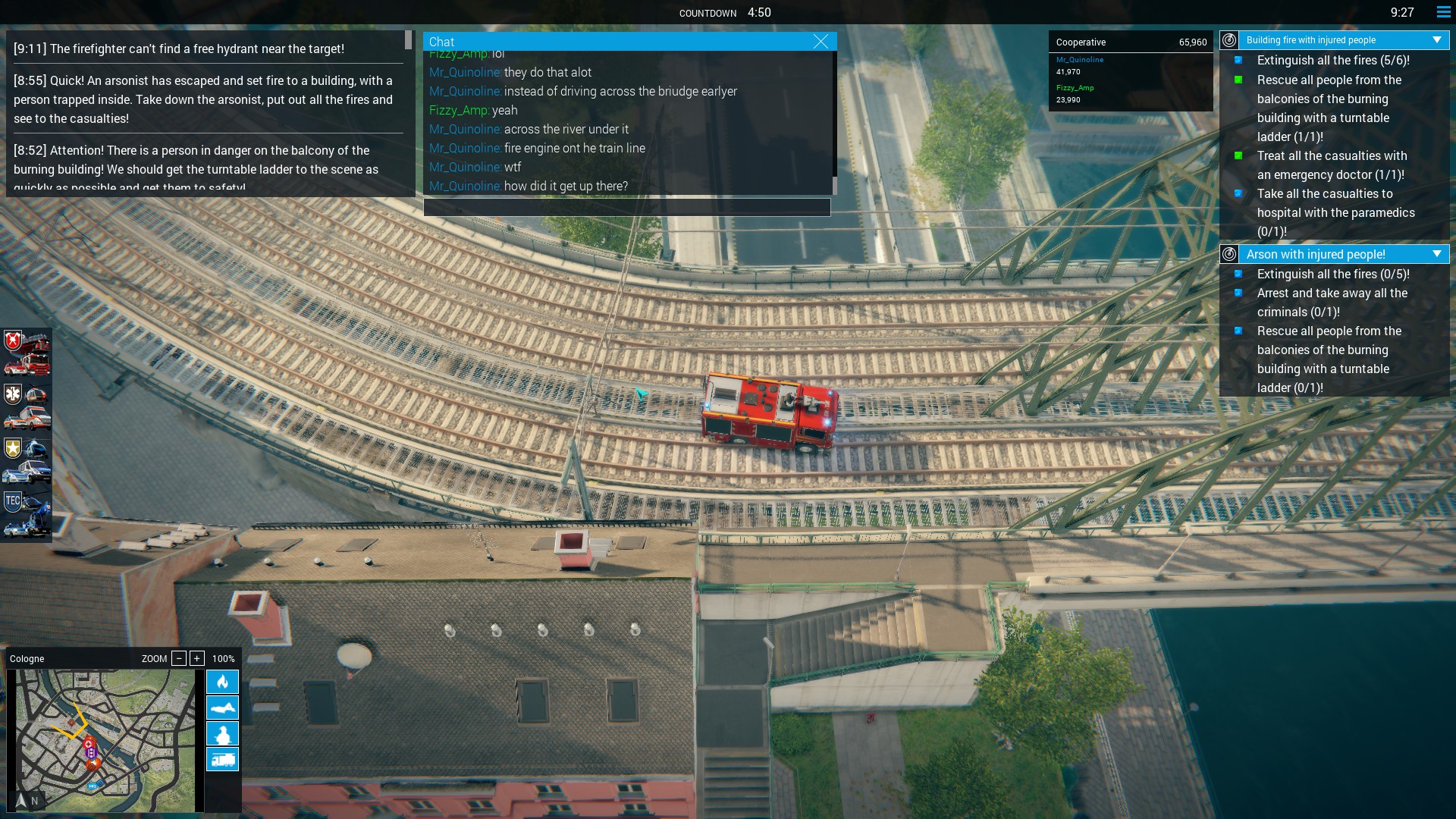Open the fire department vehicle category
This screenshot has width=1456, height=819.
(27, 353)
